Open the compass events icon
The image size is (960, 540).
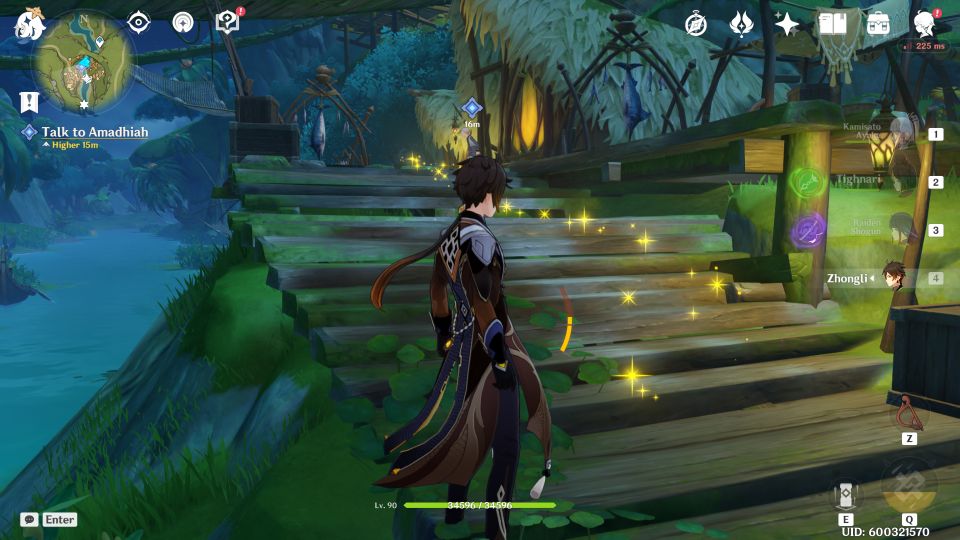[x=696, y=24]
